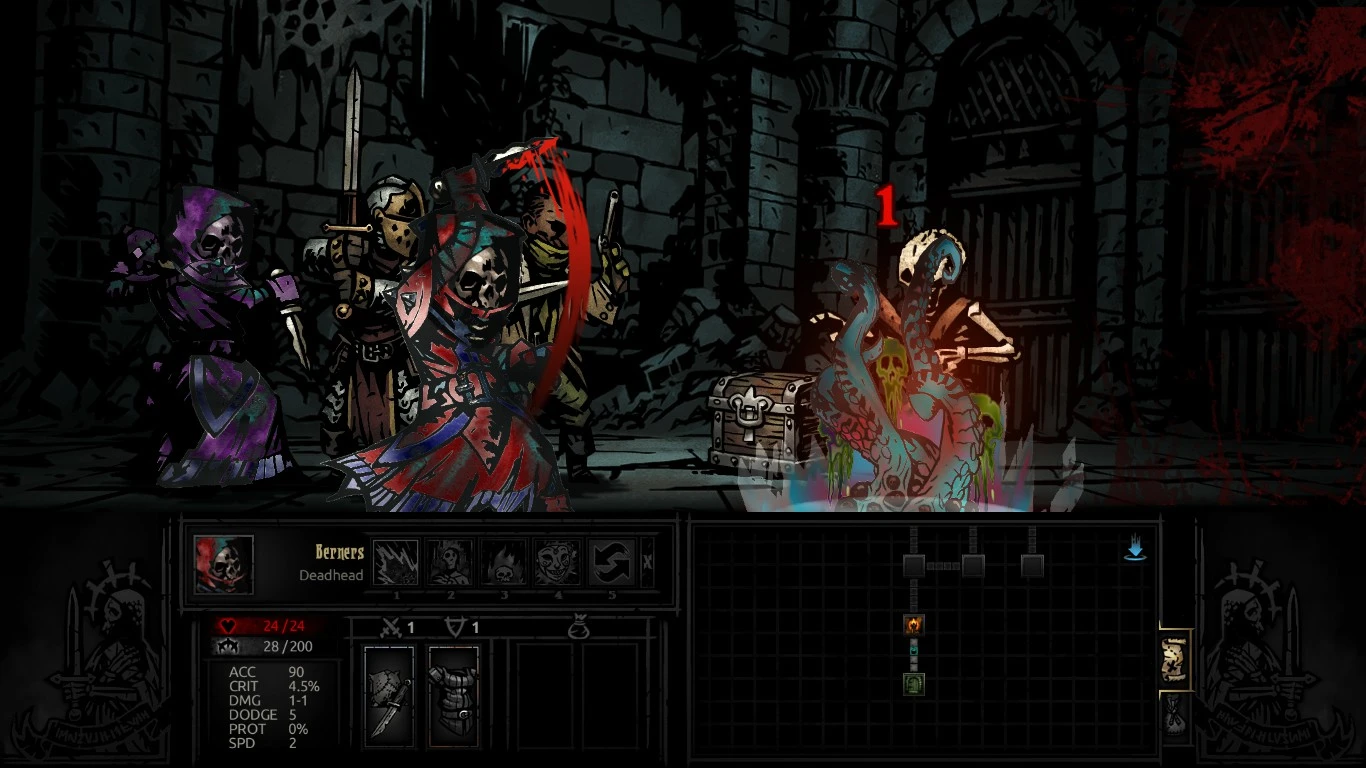Open the inventory bag tab
1366x768 pixels.
click(x=1174, y=716)
